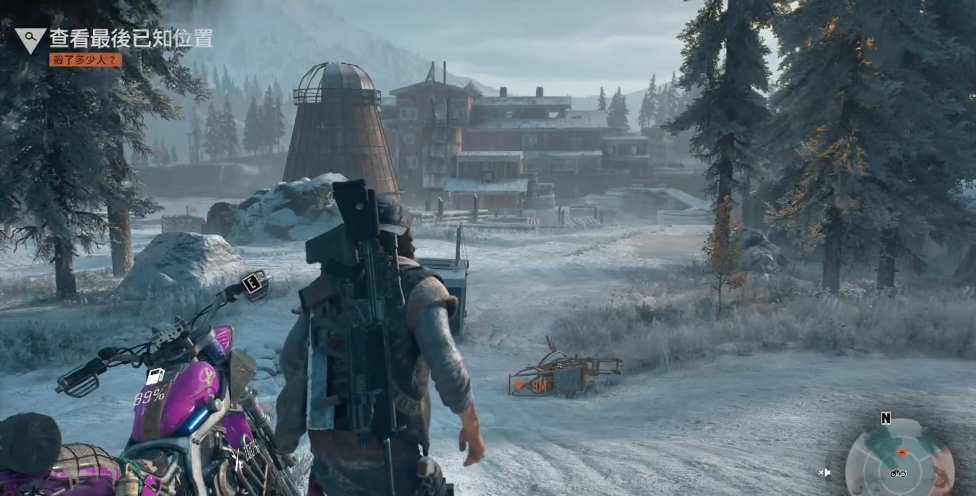Select the orange objective marker on the minimap

coord(900,452)
